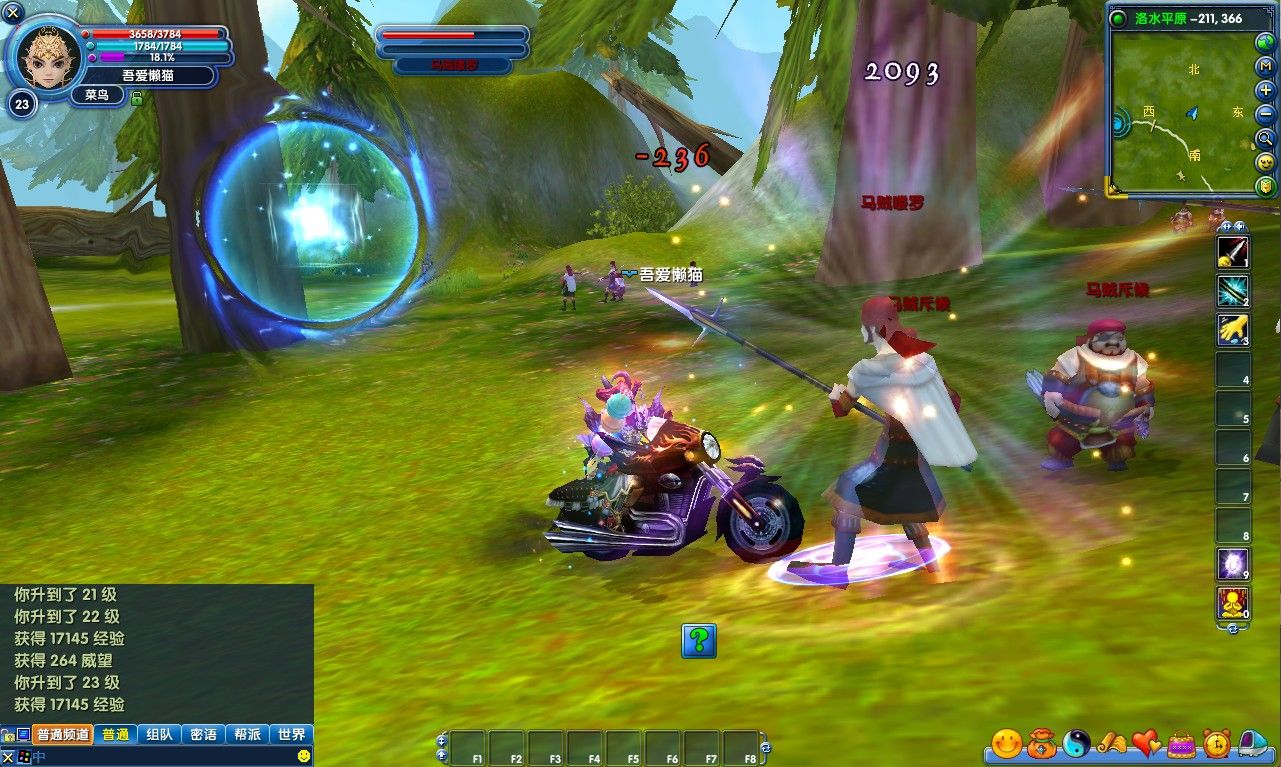Use the yellow hand skill in slot 3
Viewport: 1281px width, 767px height.
coord(1232,330)
